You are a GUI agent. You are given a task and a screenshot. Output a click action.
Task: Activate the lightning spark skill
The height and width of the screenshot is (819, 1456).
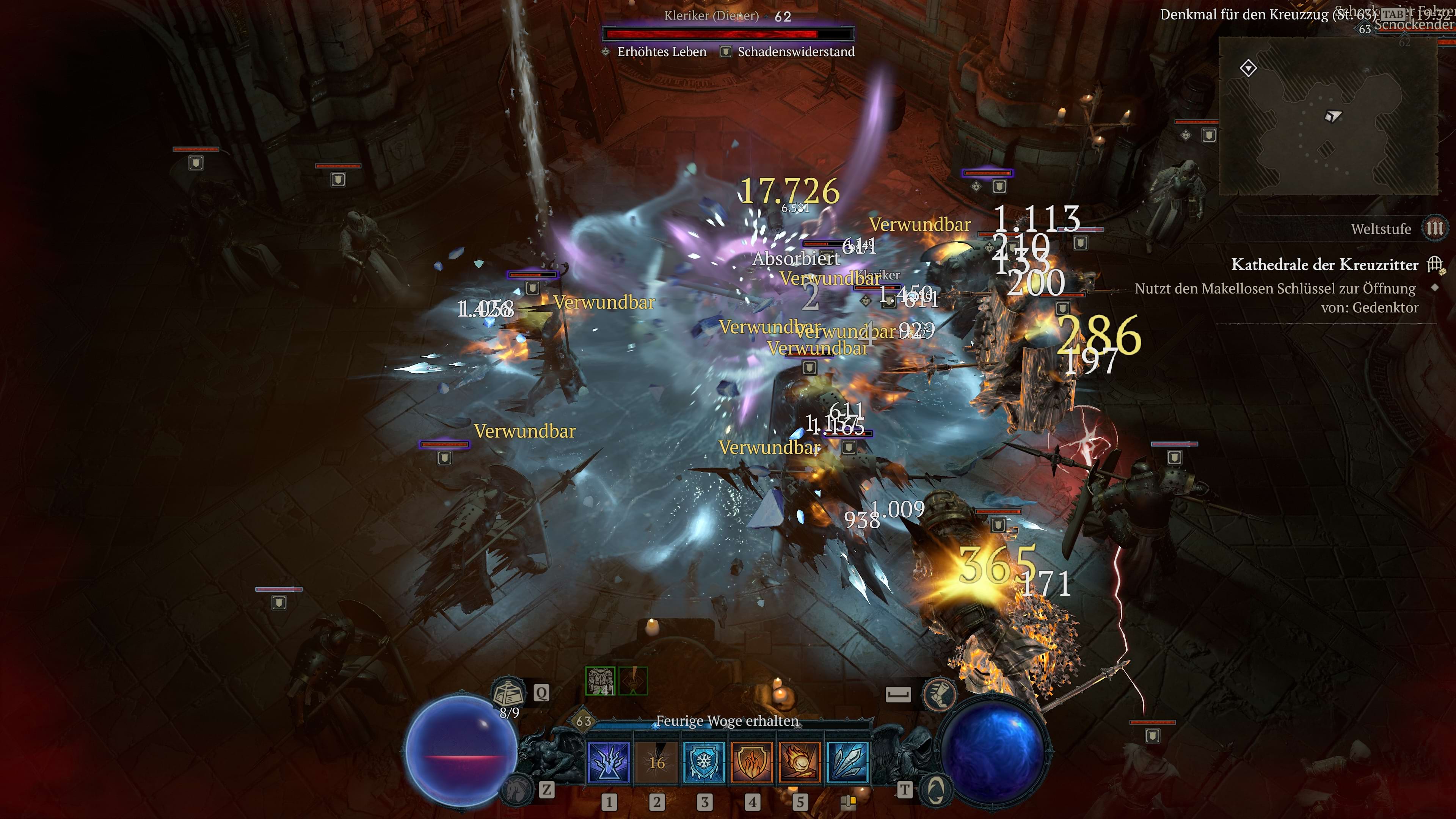[609, 762]
